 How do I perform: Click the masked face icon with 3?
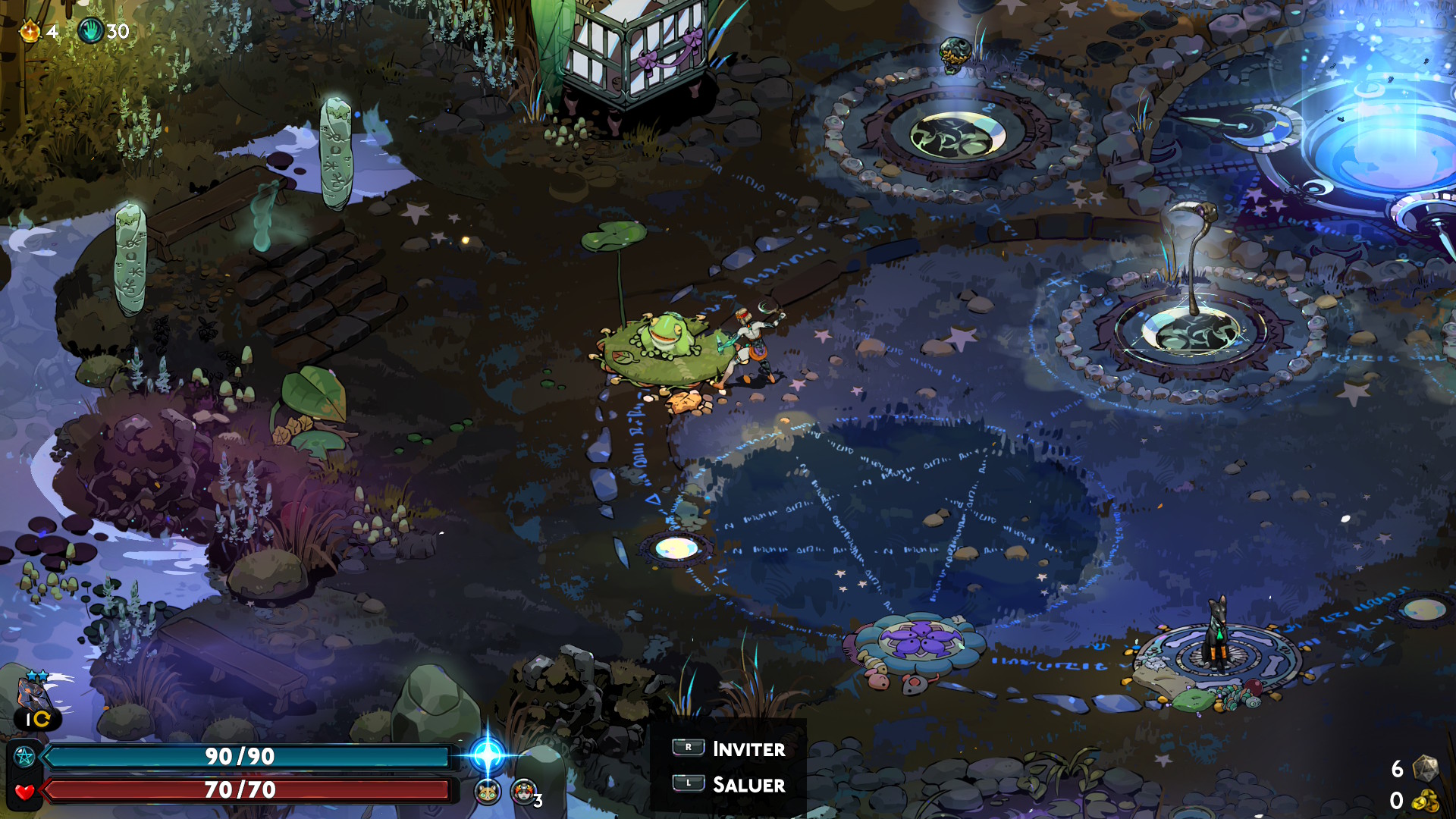pyautogui.click(x=523, y=792)
